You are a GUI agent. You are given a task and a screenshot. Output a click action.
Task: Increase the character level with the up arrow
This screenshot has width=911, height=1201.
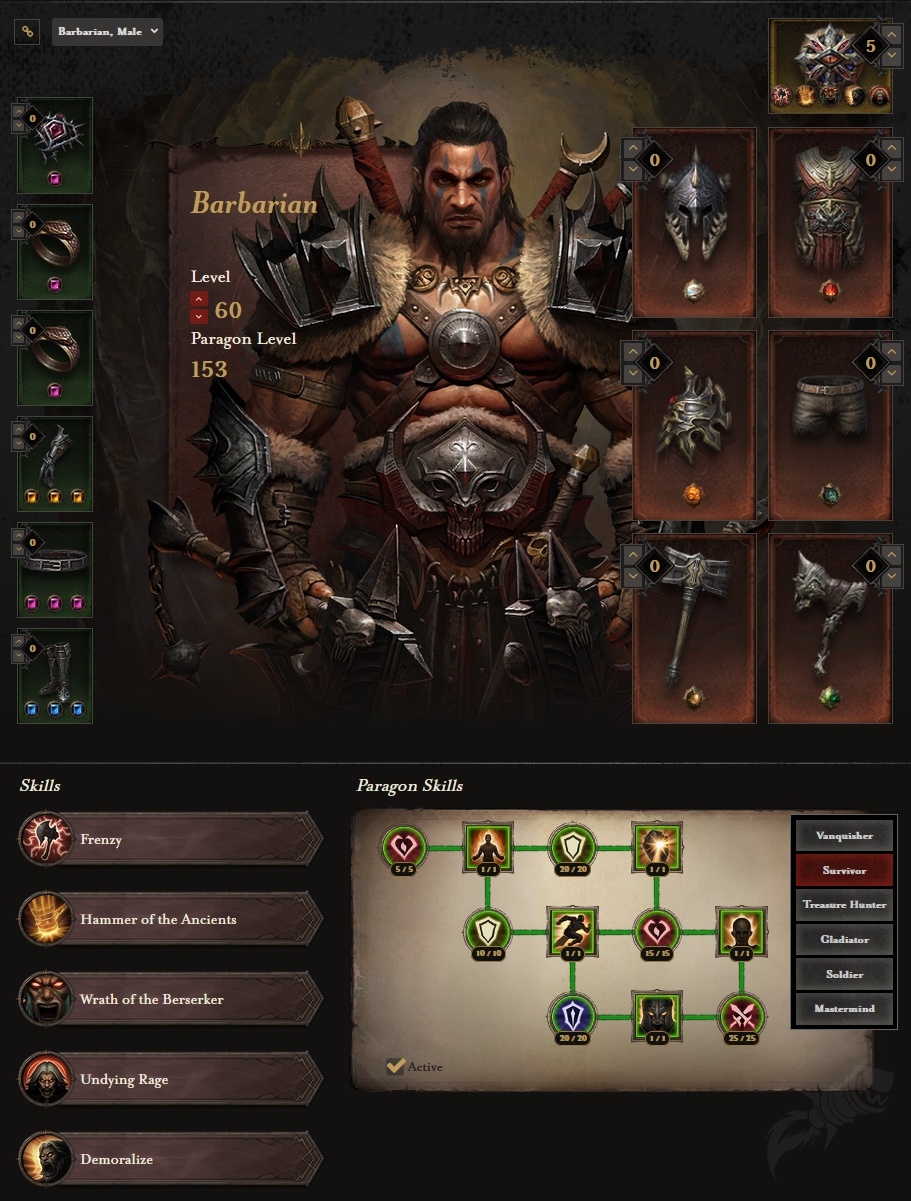[x=199, y=299]
